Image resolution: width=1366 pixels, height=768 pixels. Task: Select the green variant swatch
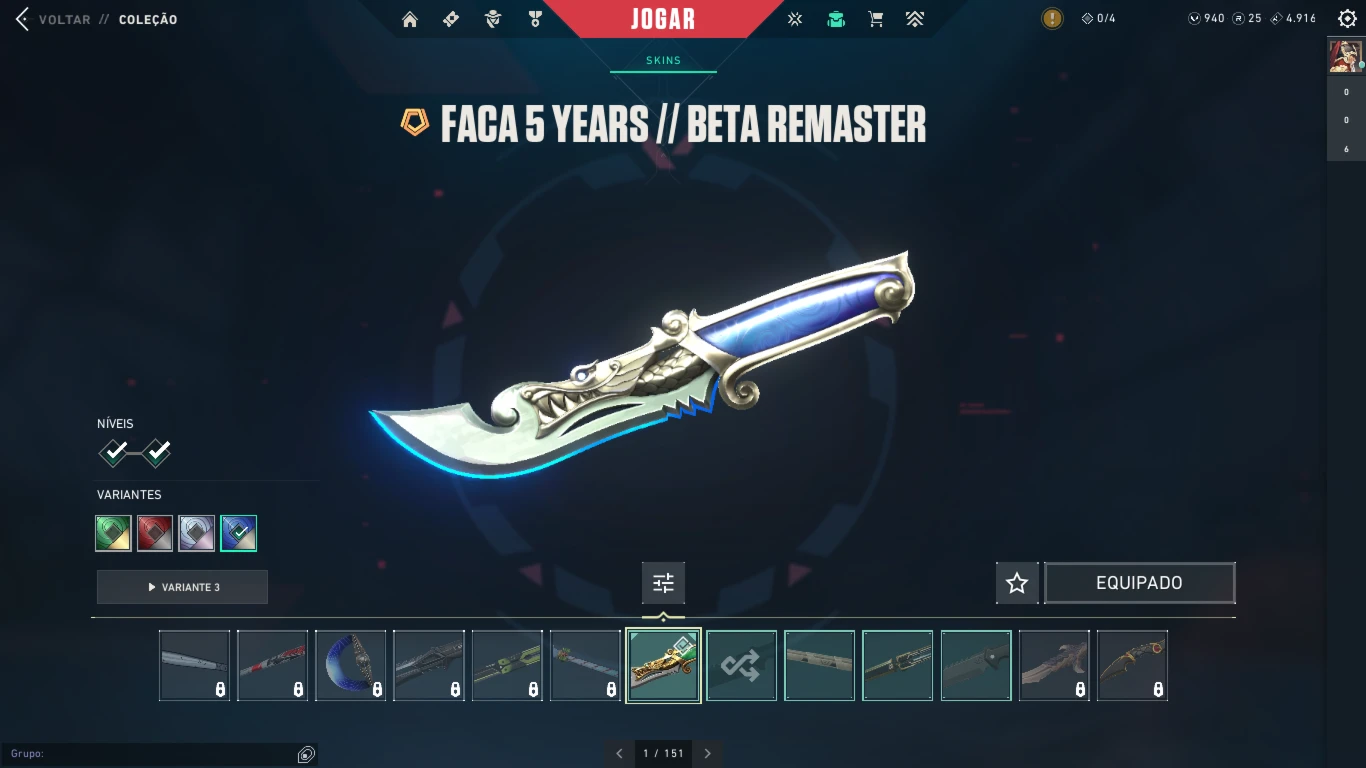(114, 533)
